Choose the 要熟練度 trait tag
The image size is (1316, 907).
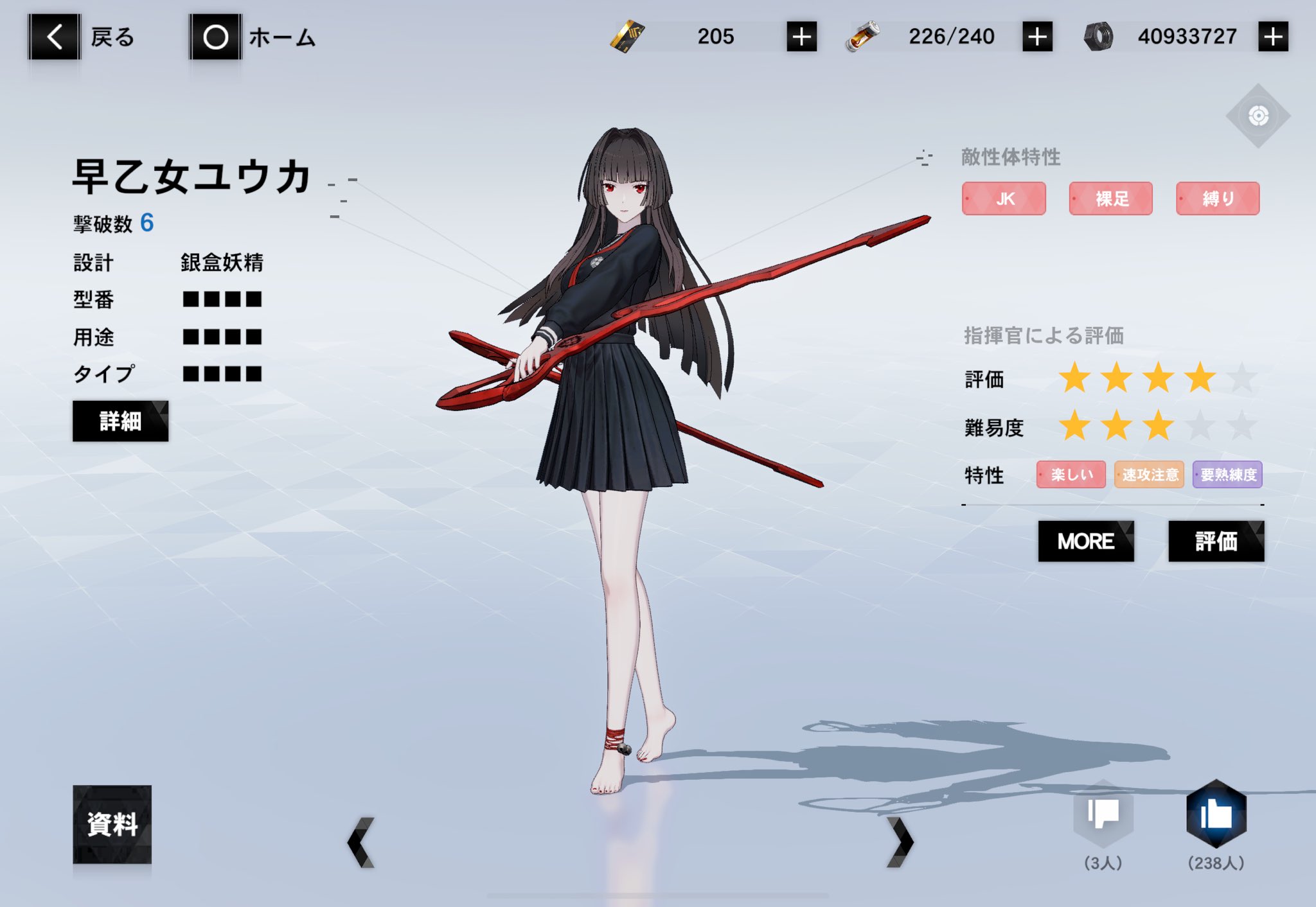tap(1227, 475)
